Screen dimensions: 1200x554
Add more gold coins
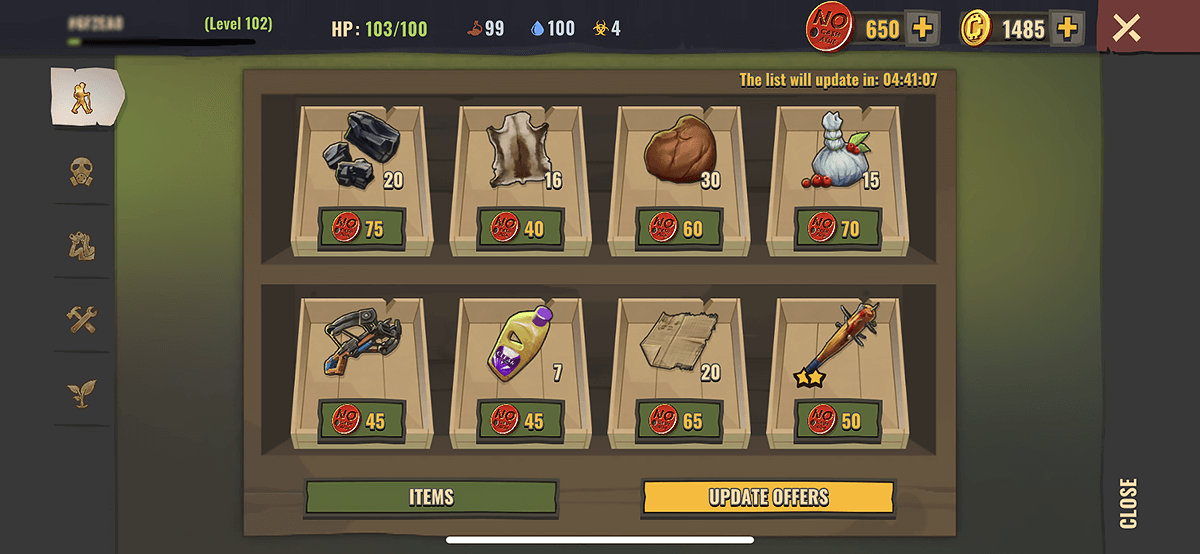click(x=1068, y=29)
